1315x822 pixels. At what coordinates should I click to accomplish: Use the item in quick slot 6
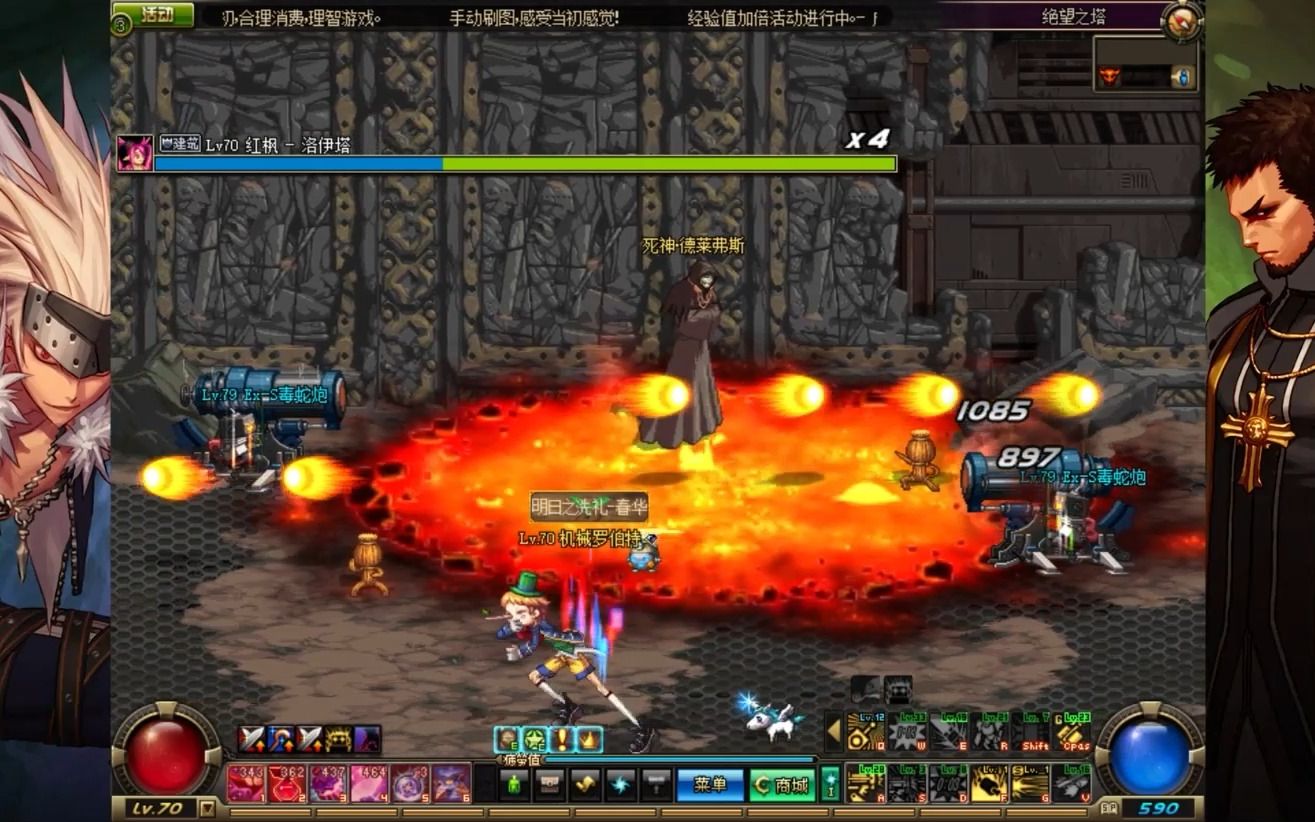[x=451, y=783]
